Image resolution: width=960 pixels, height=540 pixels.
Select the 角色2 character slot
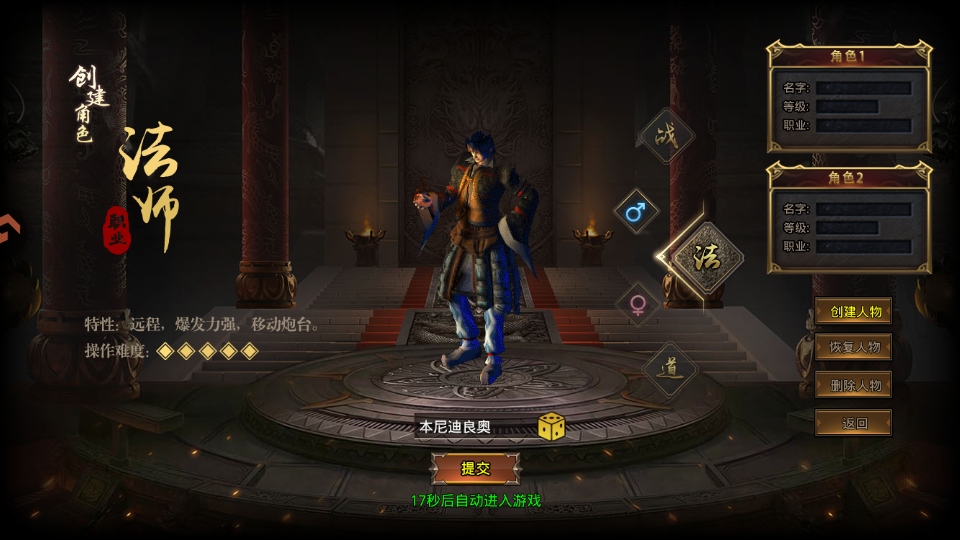click(849, 218)
